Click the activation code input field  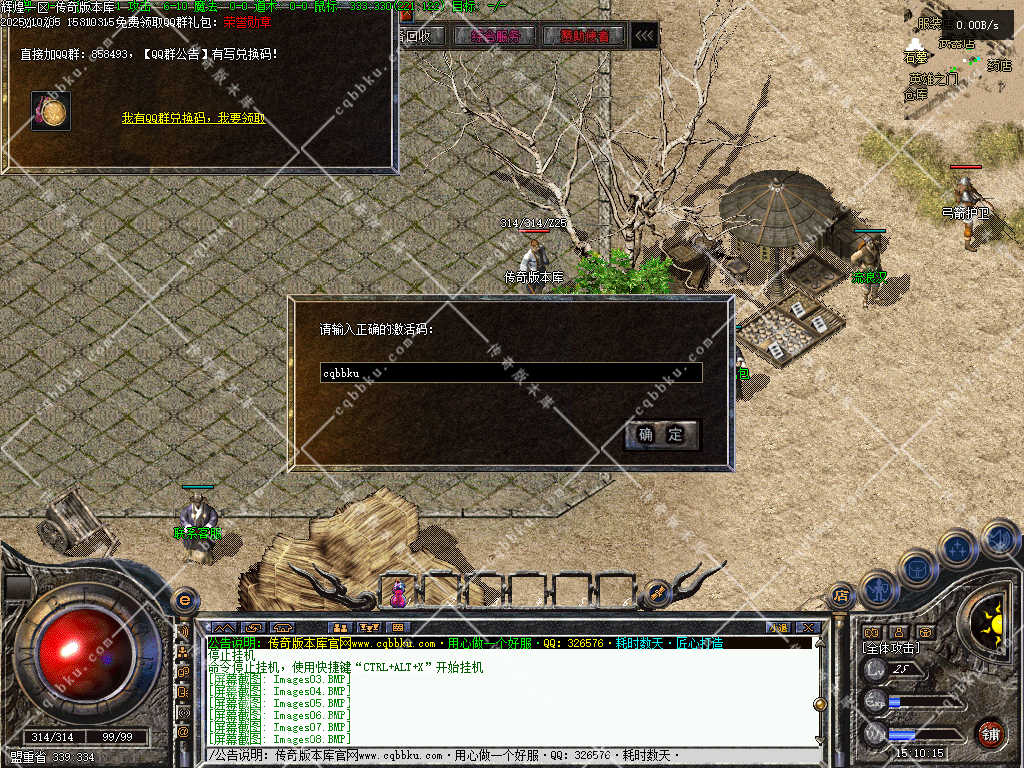tap(510, 373)
